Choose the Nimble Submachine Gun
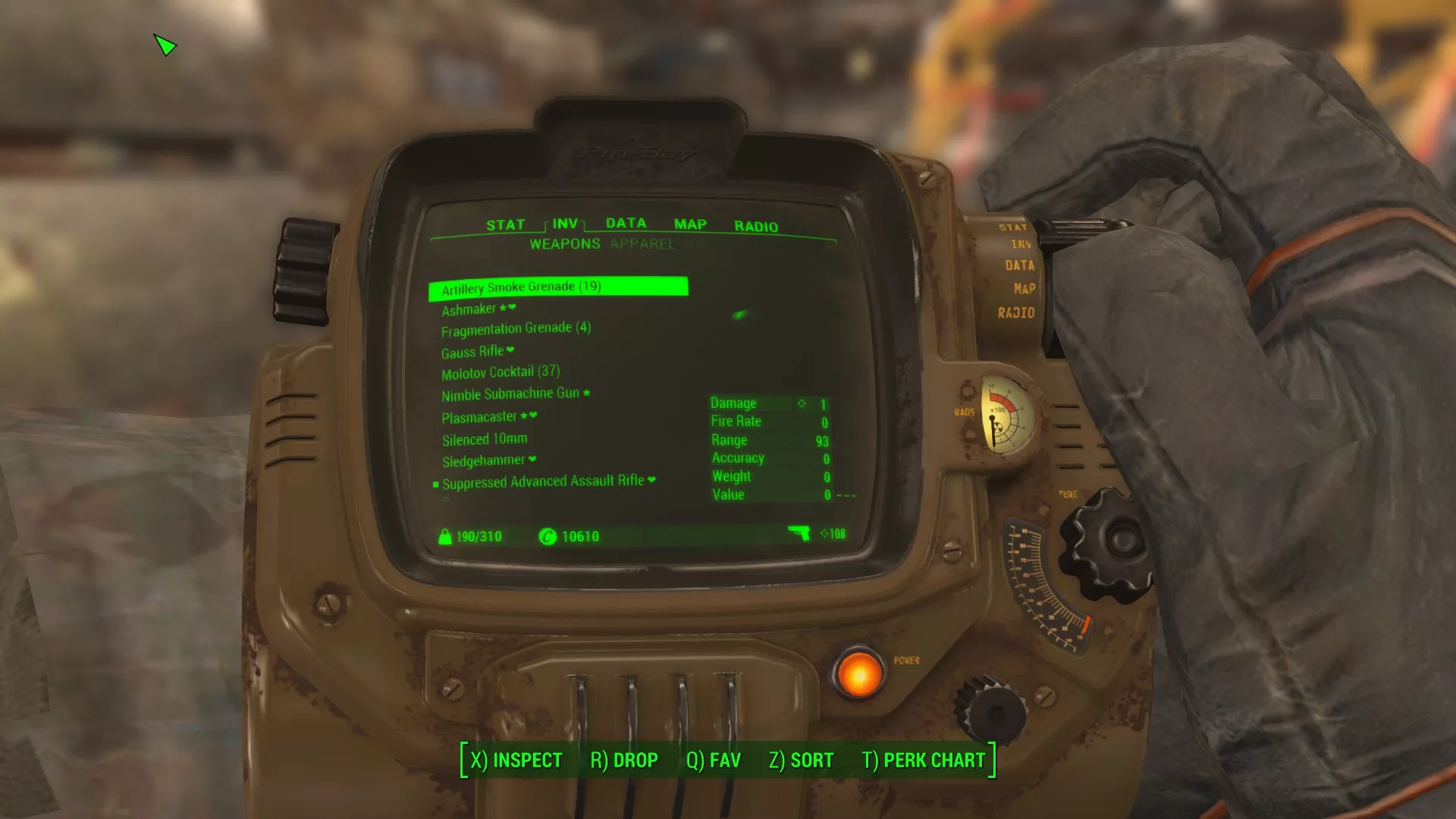 [510, 394]
